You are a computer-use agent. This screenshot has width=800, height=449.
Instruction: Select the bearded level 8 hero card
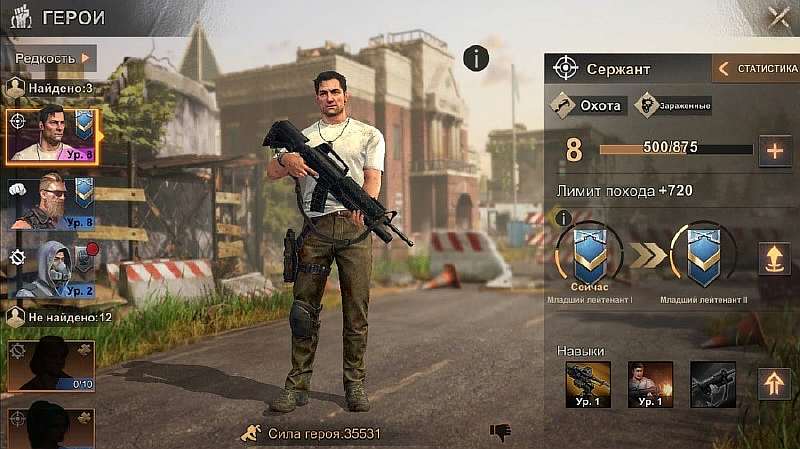click(50, 202)
